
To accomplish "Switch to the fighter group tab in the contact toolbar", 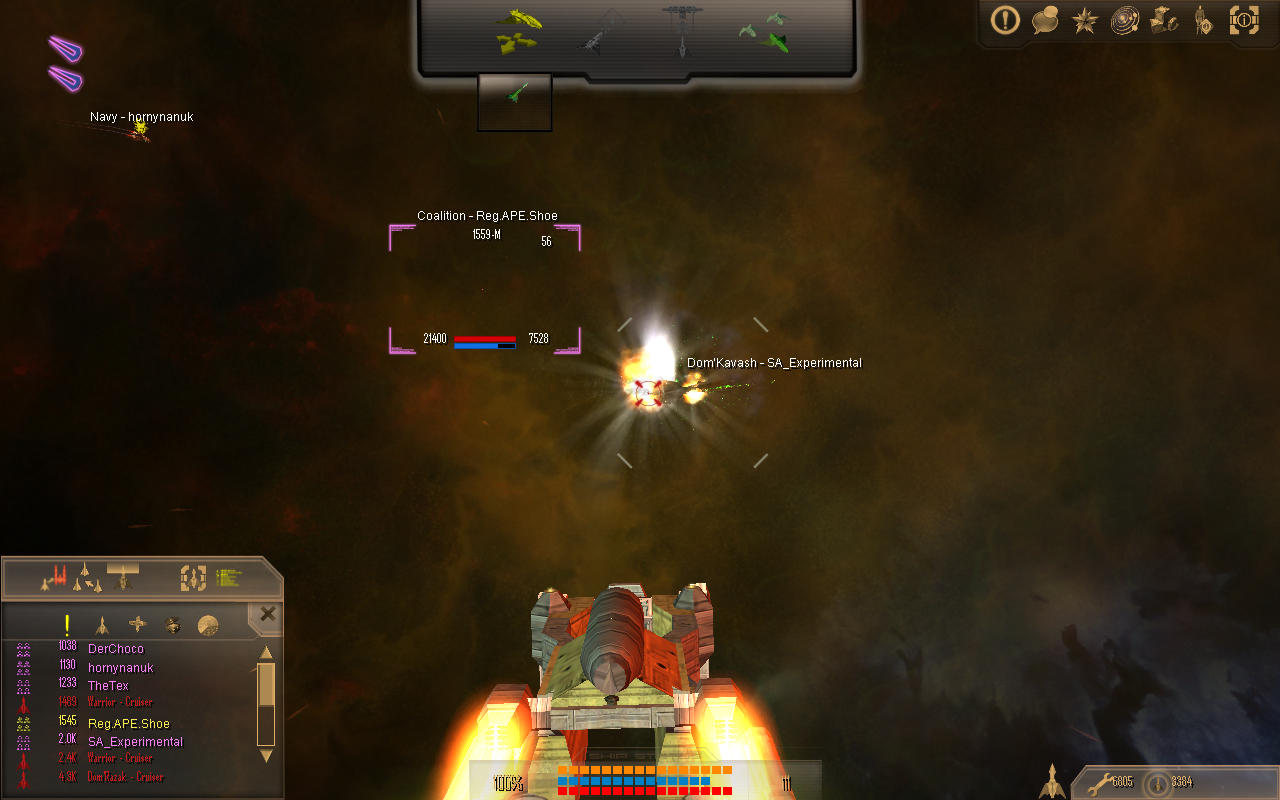I will pos(86,577).
